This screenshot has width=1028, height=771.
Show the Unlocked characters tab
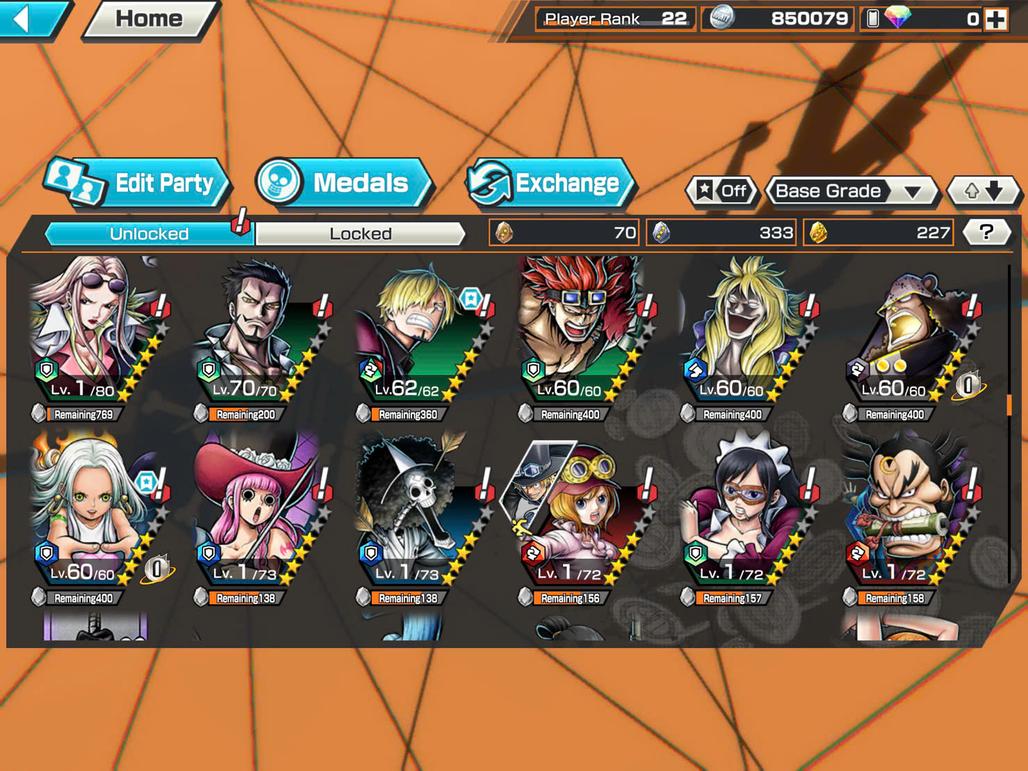(x=149, y=234)
